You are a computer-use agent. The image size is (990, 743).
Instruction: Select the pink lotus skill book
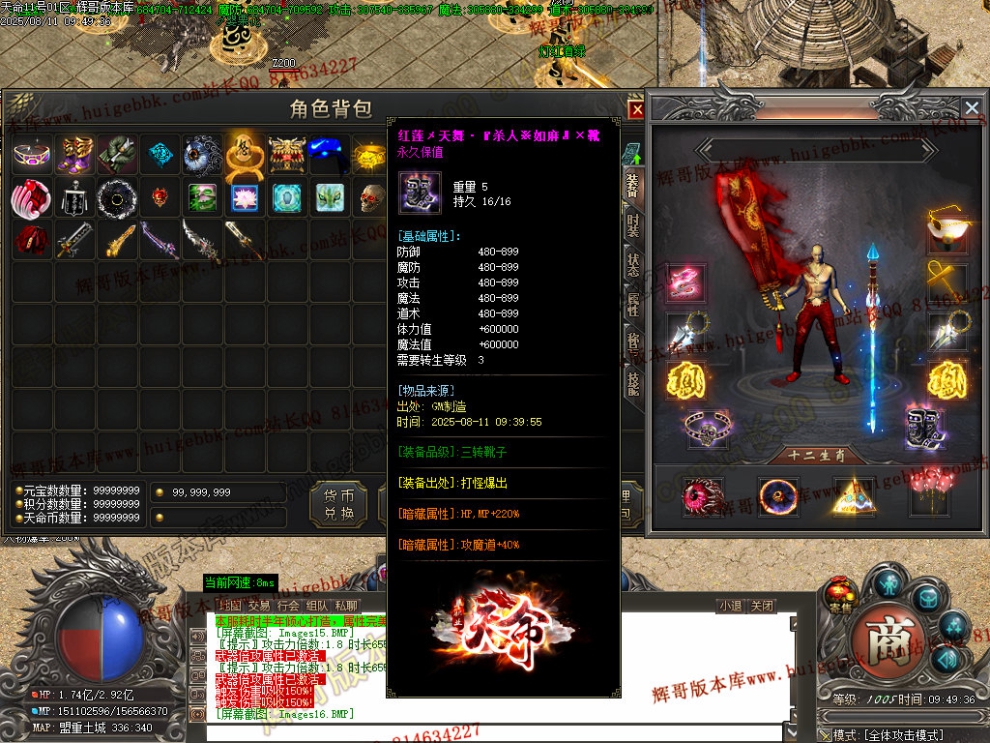(x=243, y=198)
